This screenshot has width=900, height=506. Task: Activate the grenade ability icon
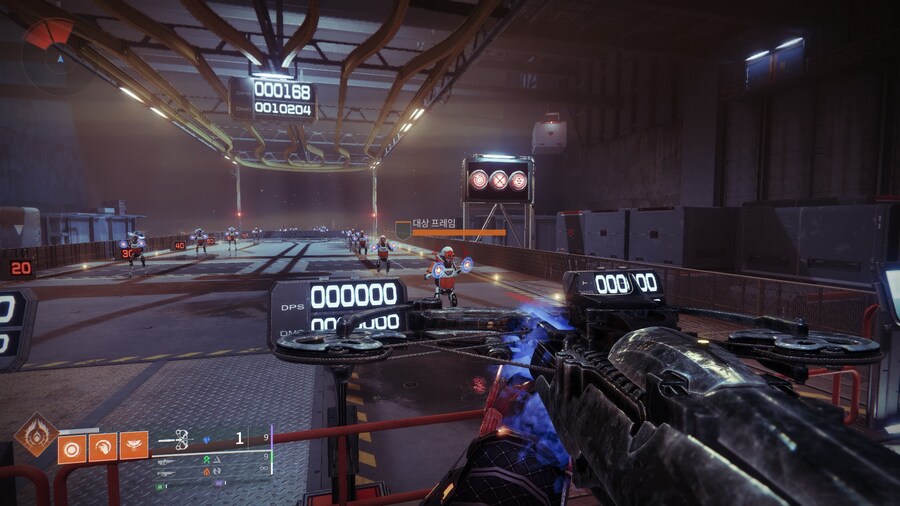click(72, 446)
